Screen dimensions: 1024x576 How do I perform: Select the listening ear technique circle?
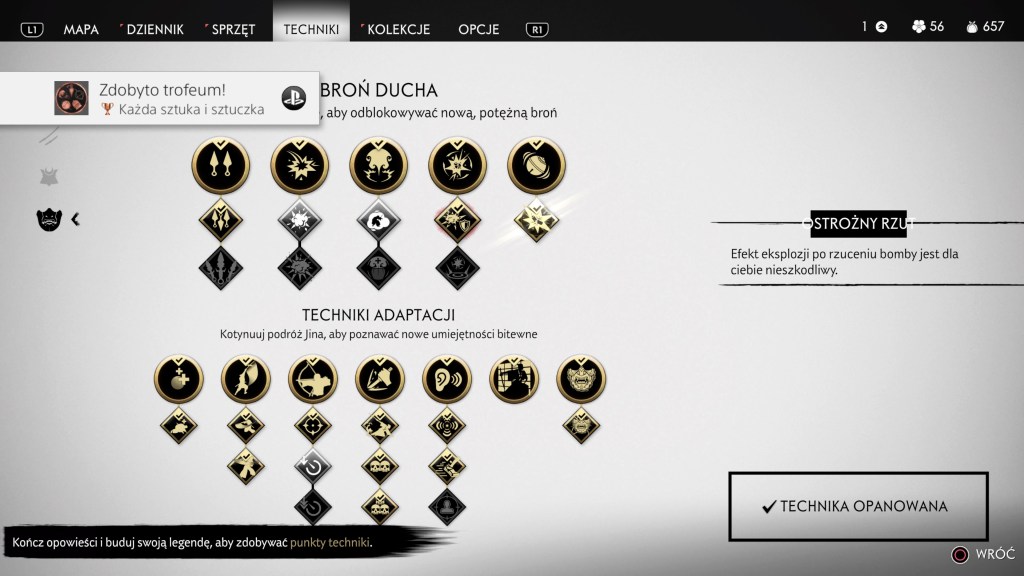(x=447, y=380)
